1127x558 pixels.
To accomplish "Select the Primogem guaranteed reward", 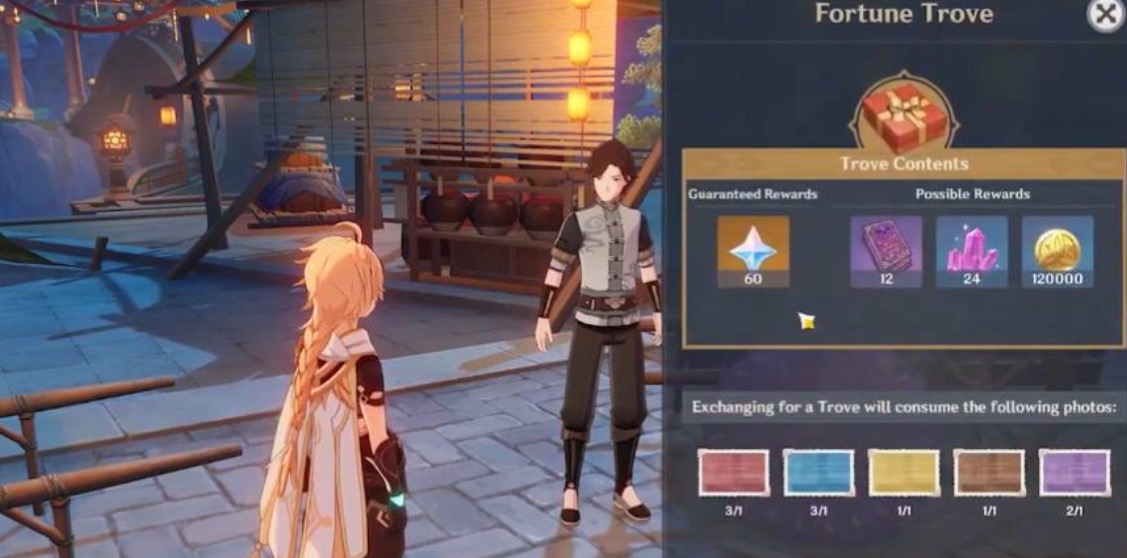I will (x=753, y=245).
